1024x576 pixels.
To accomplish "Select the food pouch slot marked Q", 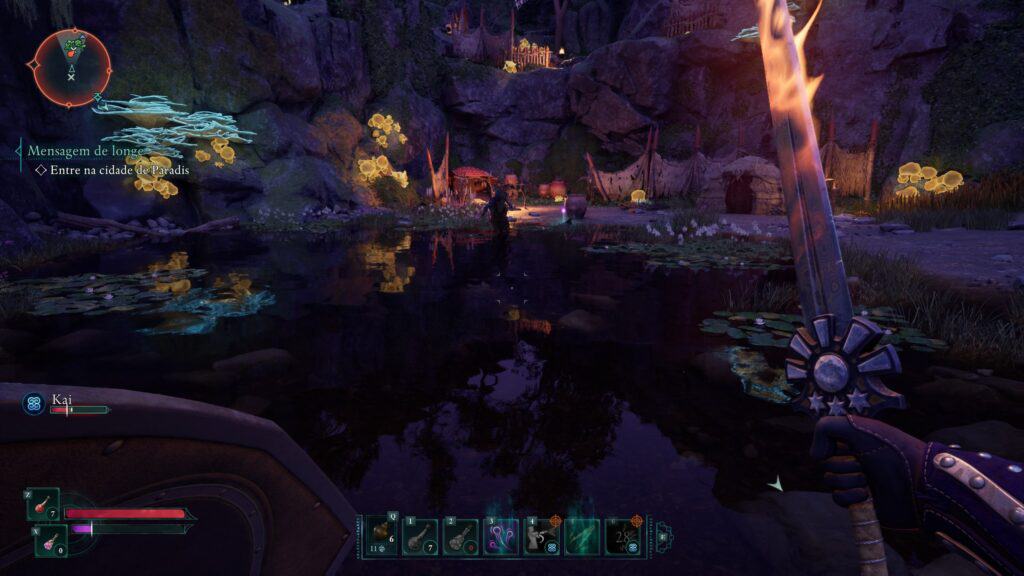I will point(380,536).
